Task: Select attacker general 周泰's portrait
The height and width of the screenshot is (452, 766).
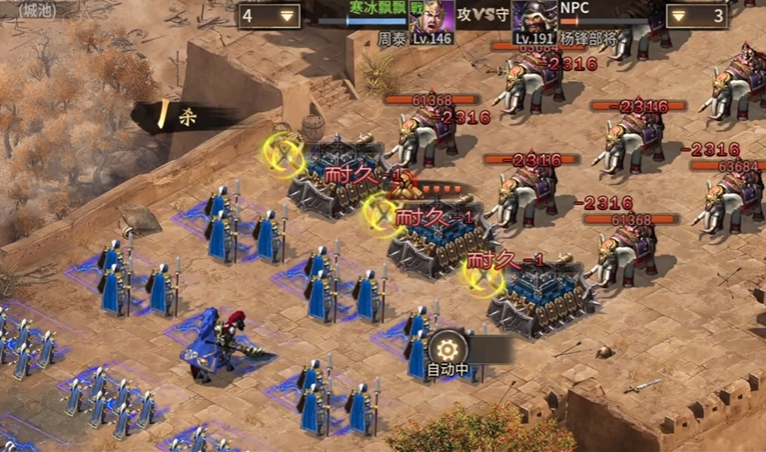Action: (x=432, y=18)
